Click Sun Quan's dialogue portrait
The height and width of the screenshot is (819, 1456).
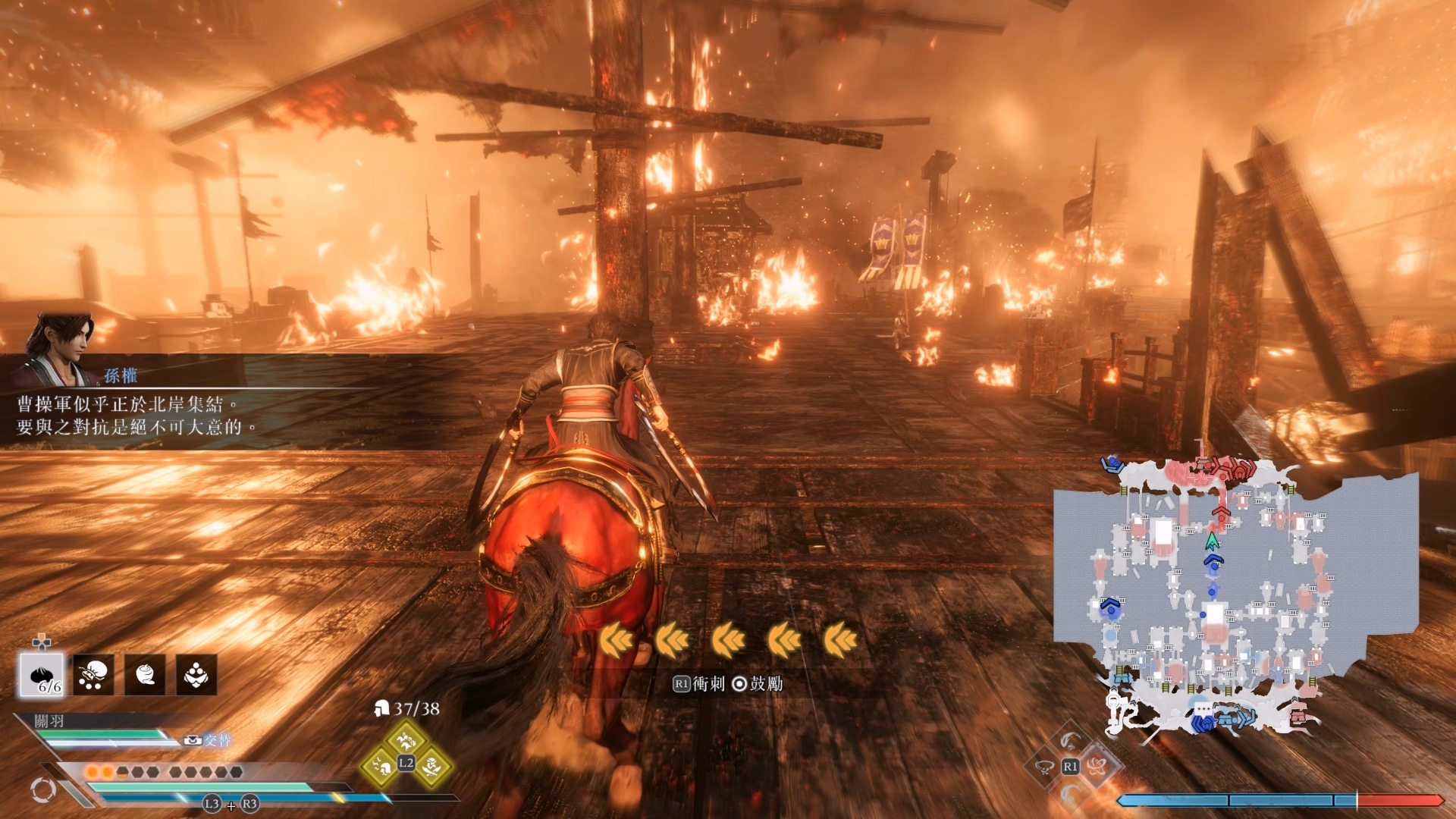[62, 349]
